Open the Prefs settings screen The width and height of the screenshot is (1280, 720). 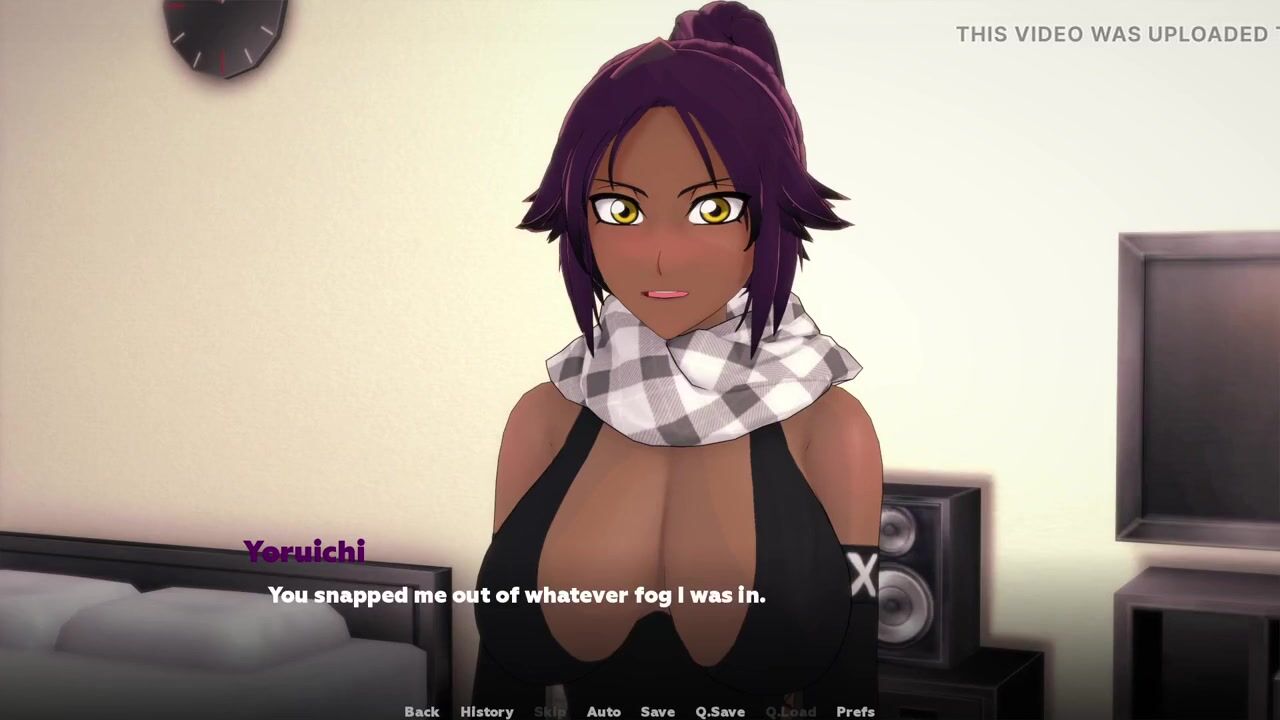click(855, 711)
